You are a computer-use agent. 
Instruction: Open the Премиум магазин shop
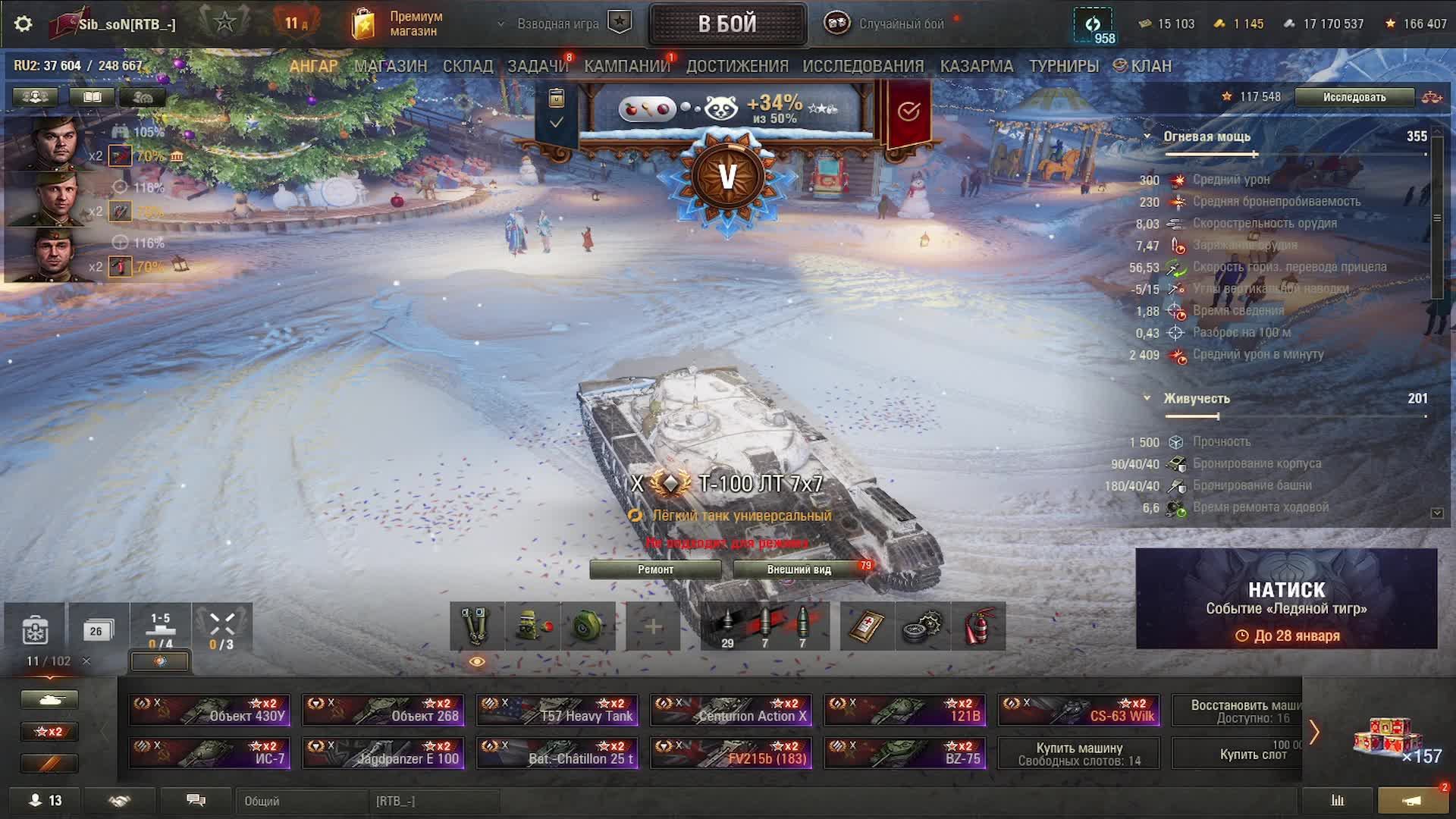397,24
